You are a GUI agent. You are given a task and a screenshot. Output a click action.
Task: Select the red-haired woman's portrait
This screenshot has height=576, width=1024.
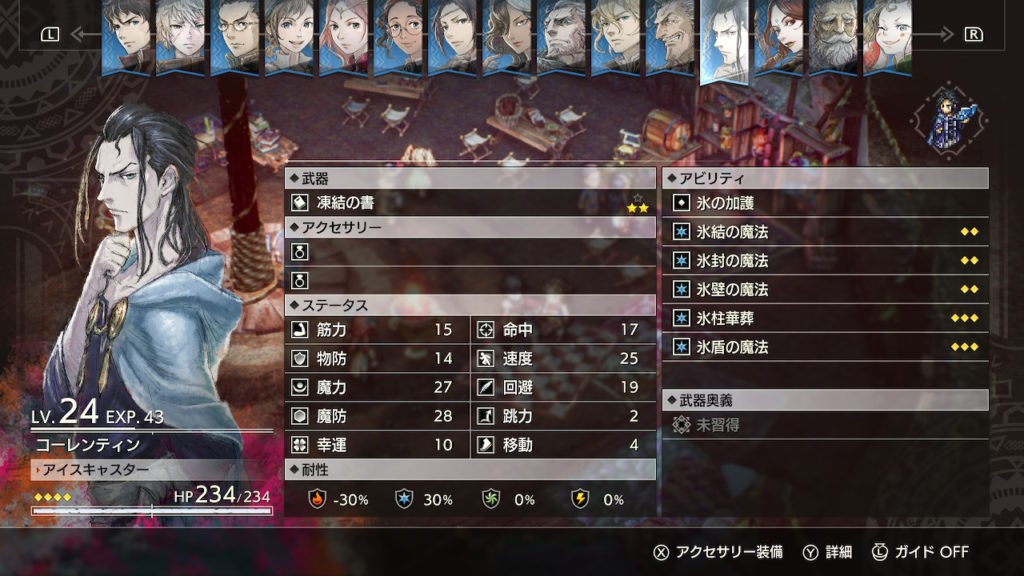coord(779,34)
